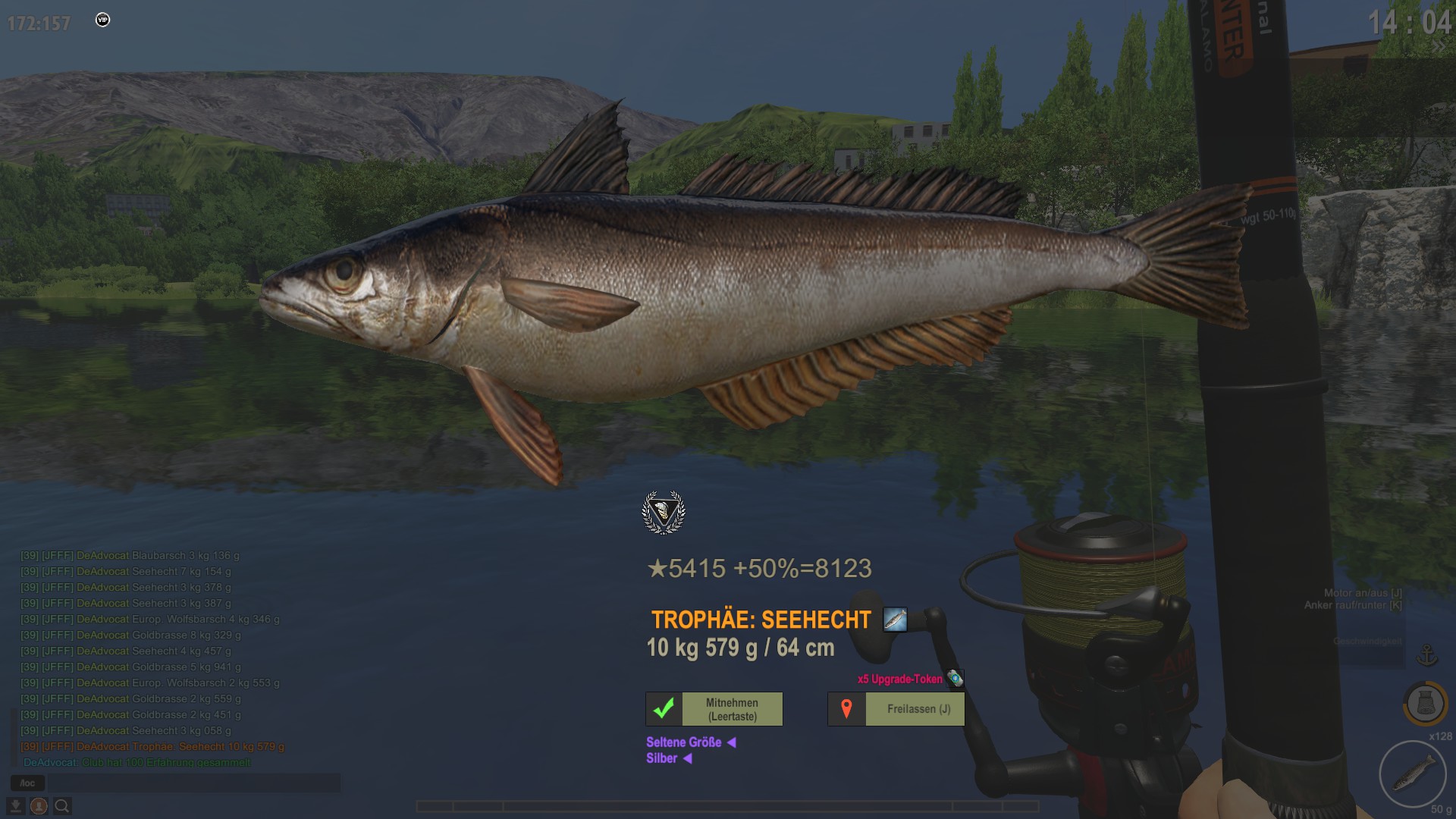The width and height of the screenshot is (1456, 819).
Task: Select the bait fish slot
Action: (x=1413, y=773)
